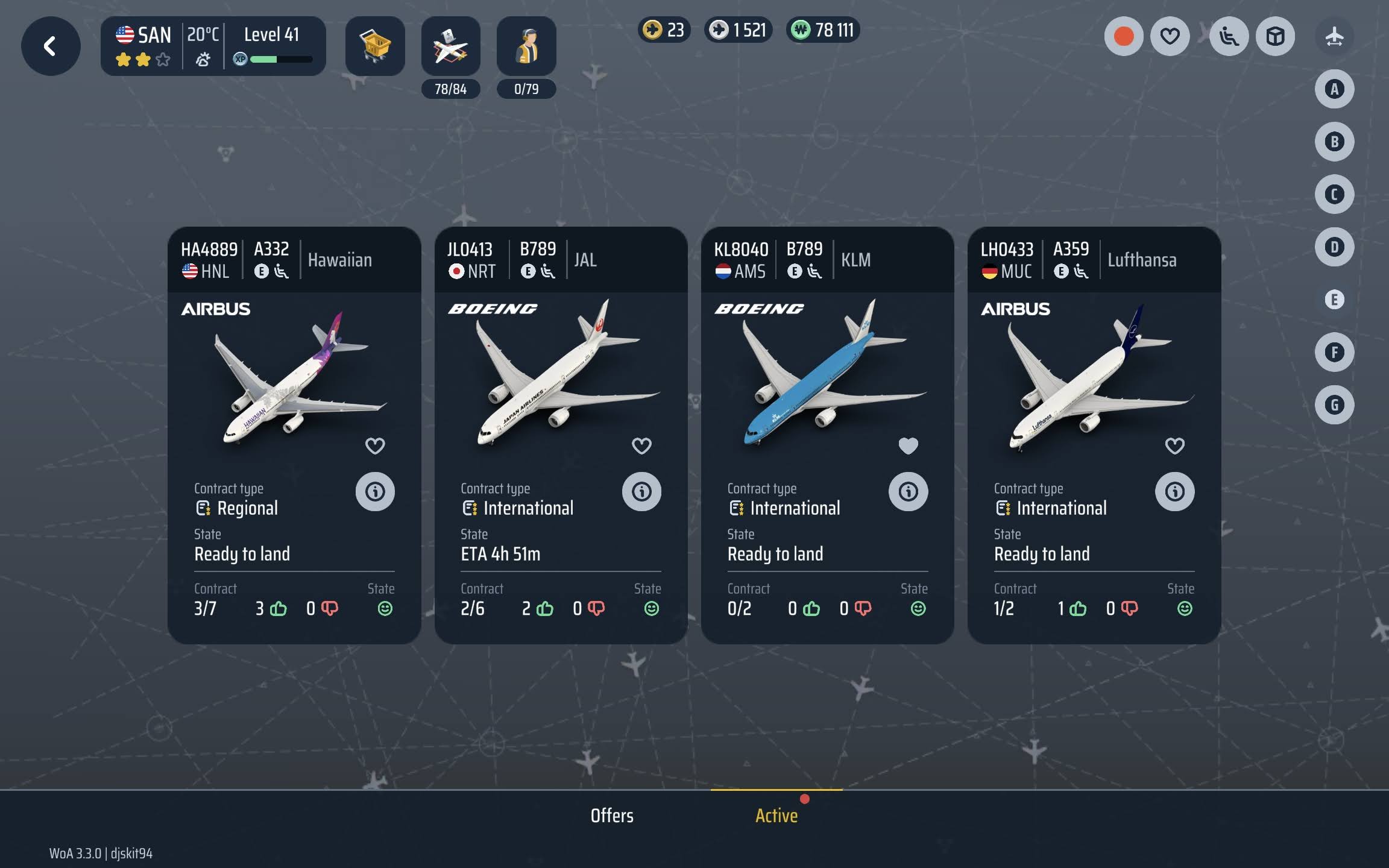Screen dimensions: 1389x868
Task: Toggle the cargo box filter
Action: pyautogui.click(x=1275, y=37)
